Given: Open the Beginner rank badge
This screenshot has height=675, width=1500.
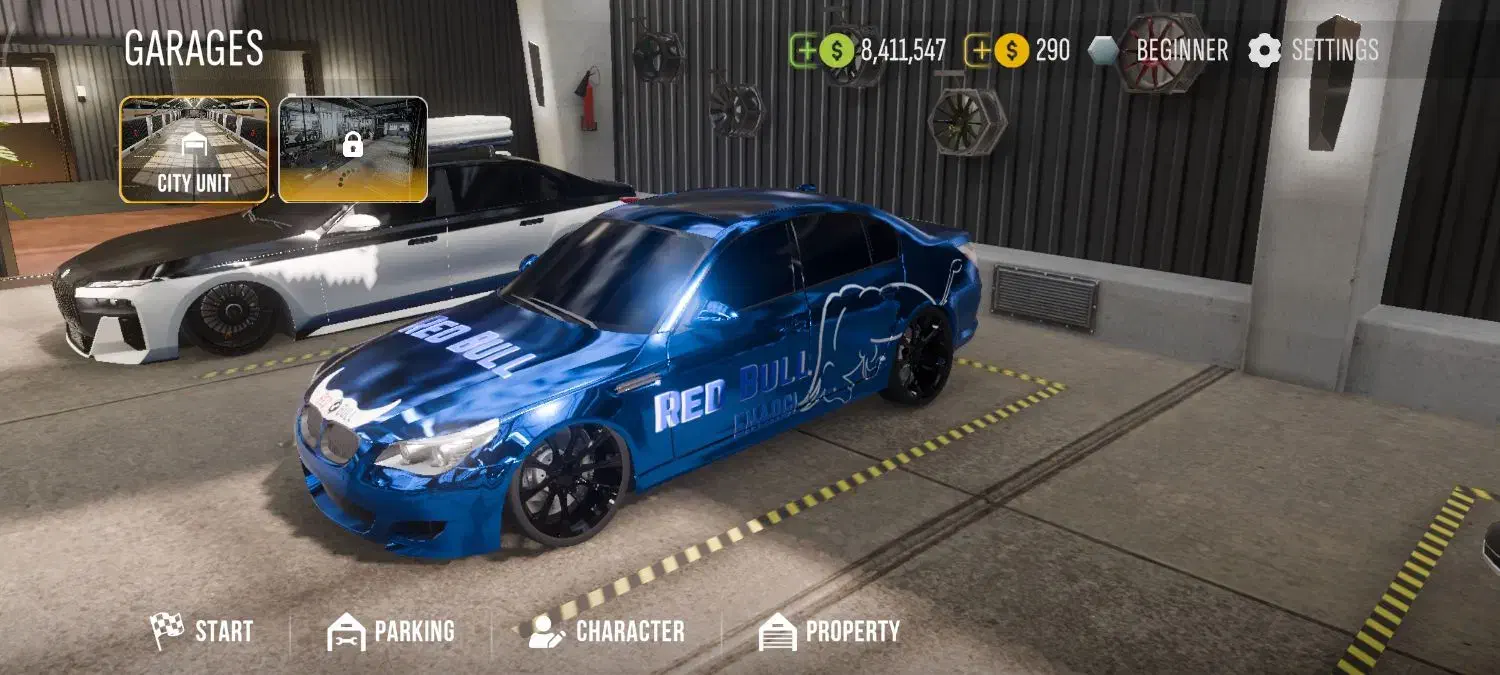Looking at the screenshot, I should [1158, 50].
